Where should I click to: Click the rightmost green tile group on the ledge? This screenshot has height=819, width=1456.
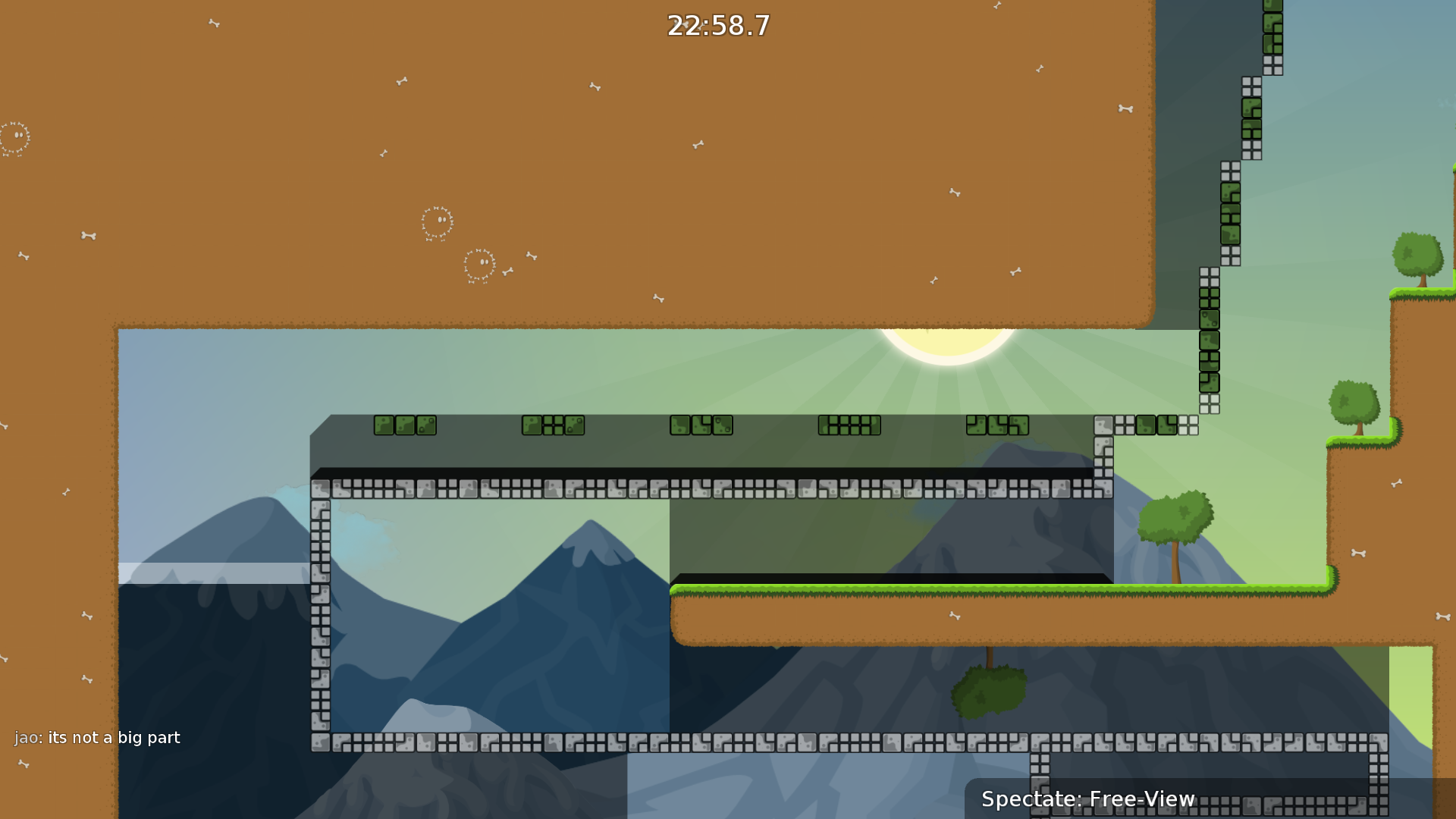(1162, 425)
